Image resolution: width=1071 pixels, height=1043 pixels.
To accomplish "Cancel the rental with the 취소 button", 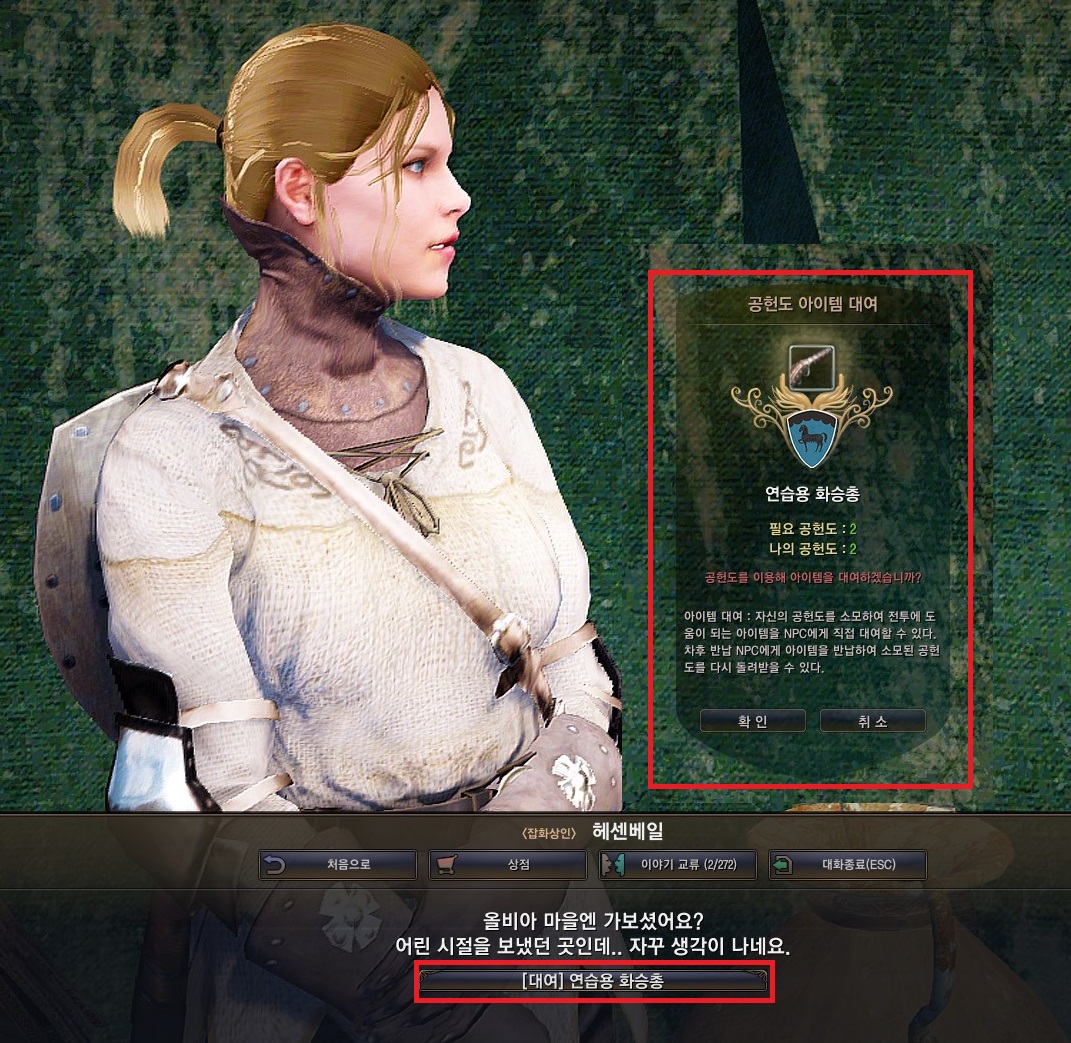I will [x=872, y=721].
